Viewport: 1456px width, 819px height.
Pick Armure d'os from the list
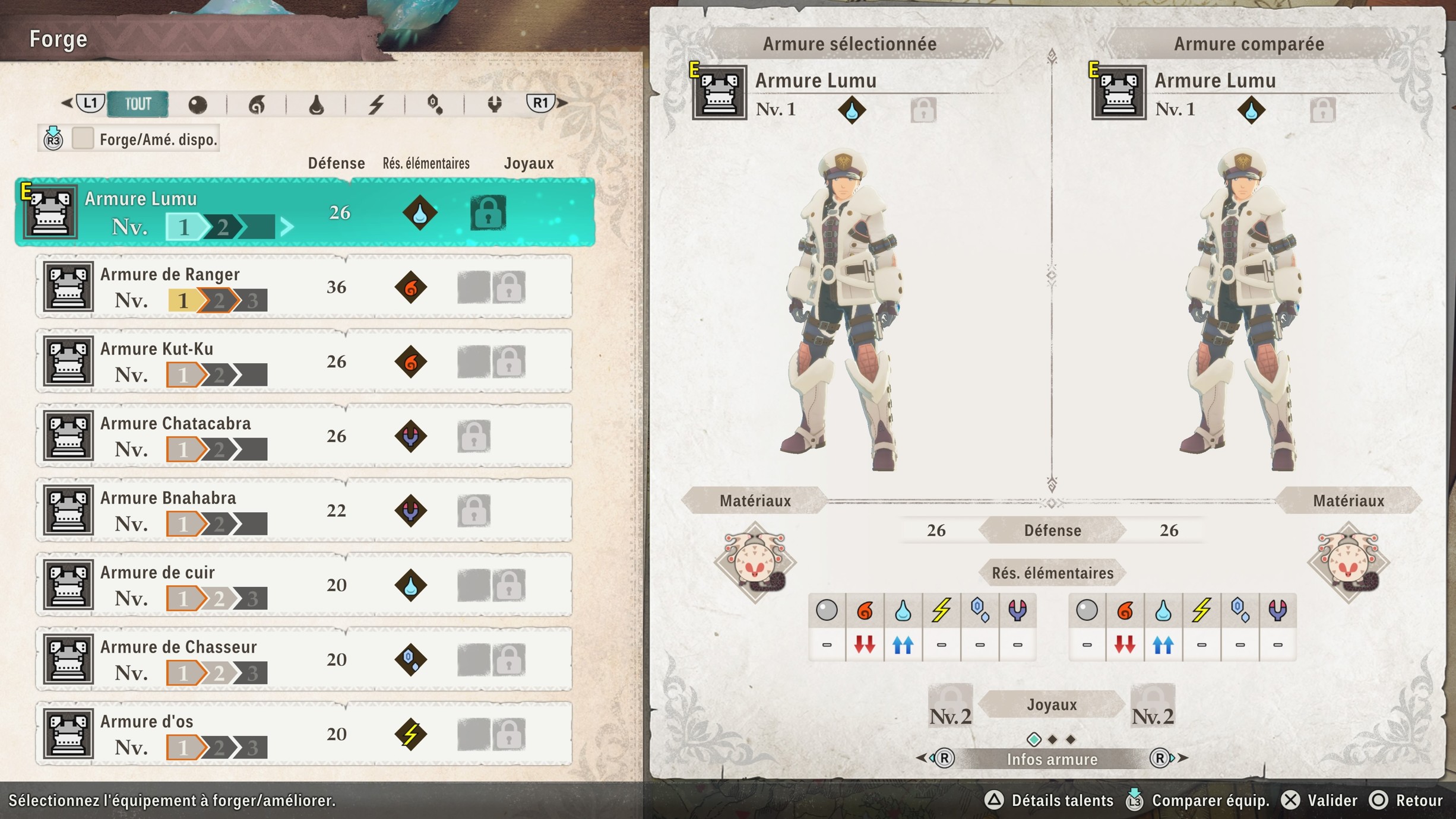click(304, 734)
